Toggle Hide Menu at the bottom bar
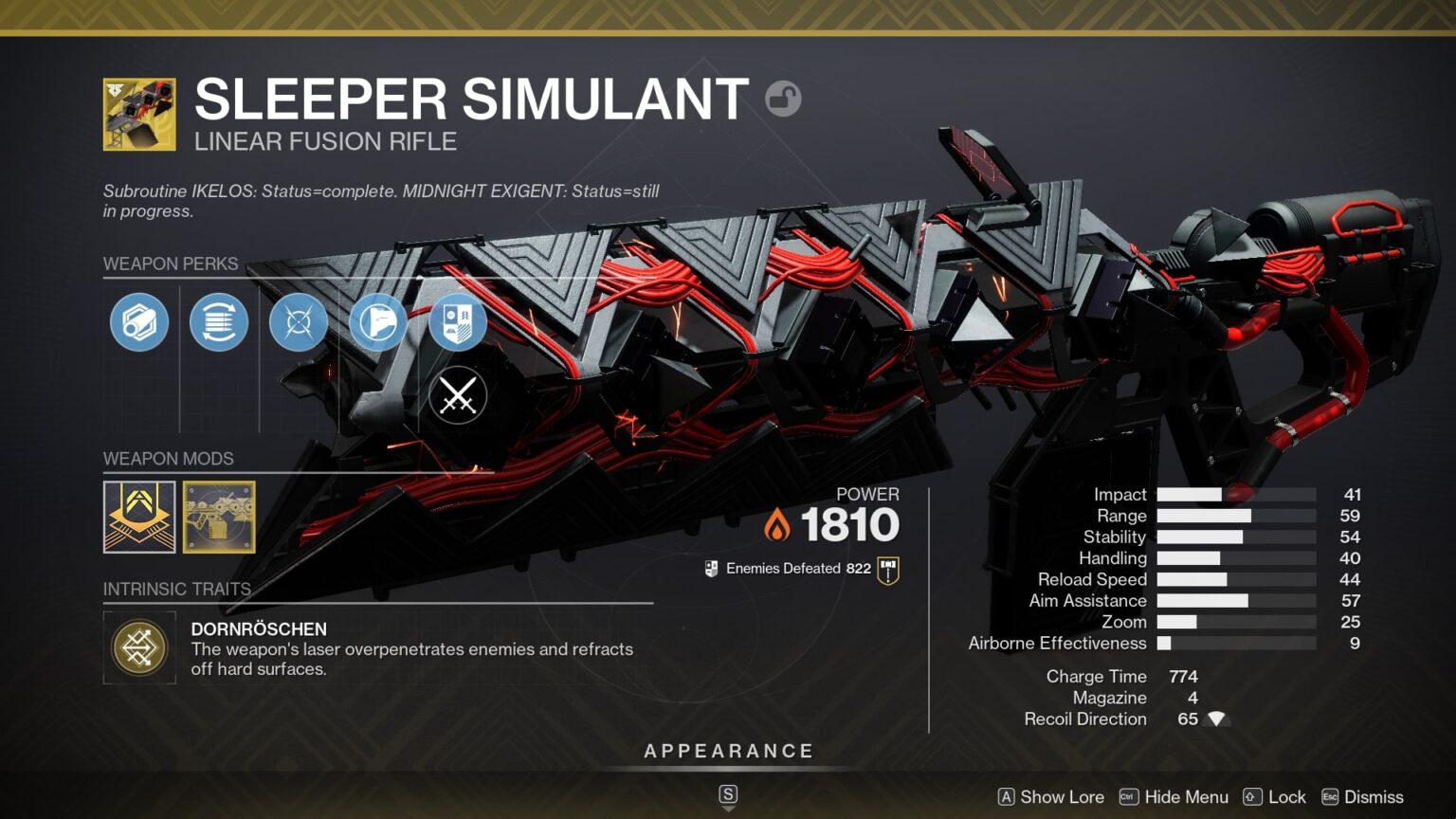The width and height of the screenshot is (1456, 819). (1175, 797)
